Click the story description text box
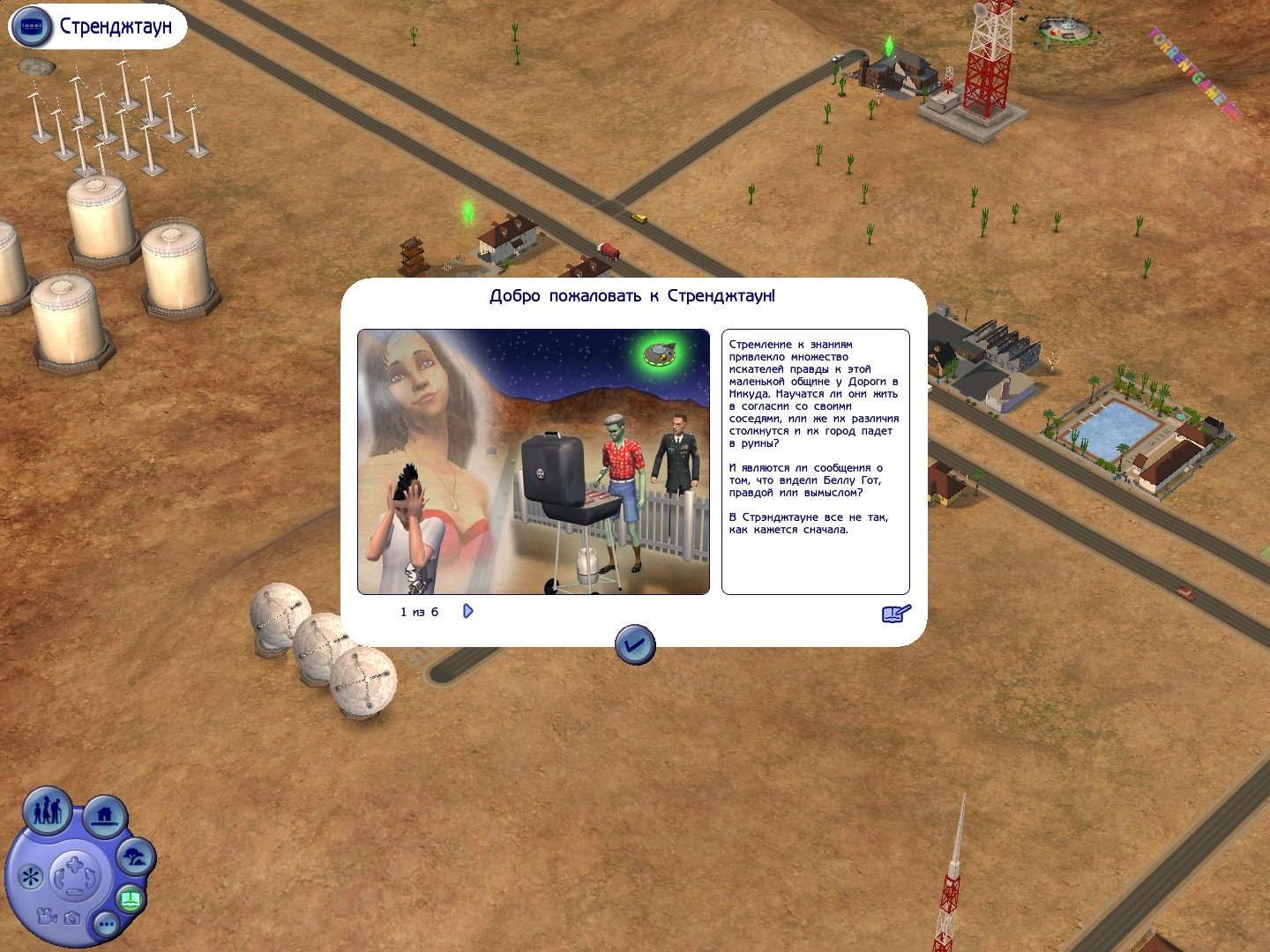The image size is (1270, 952). [815, 462]
